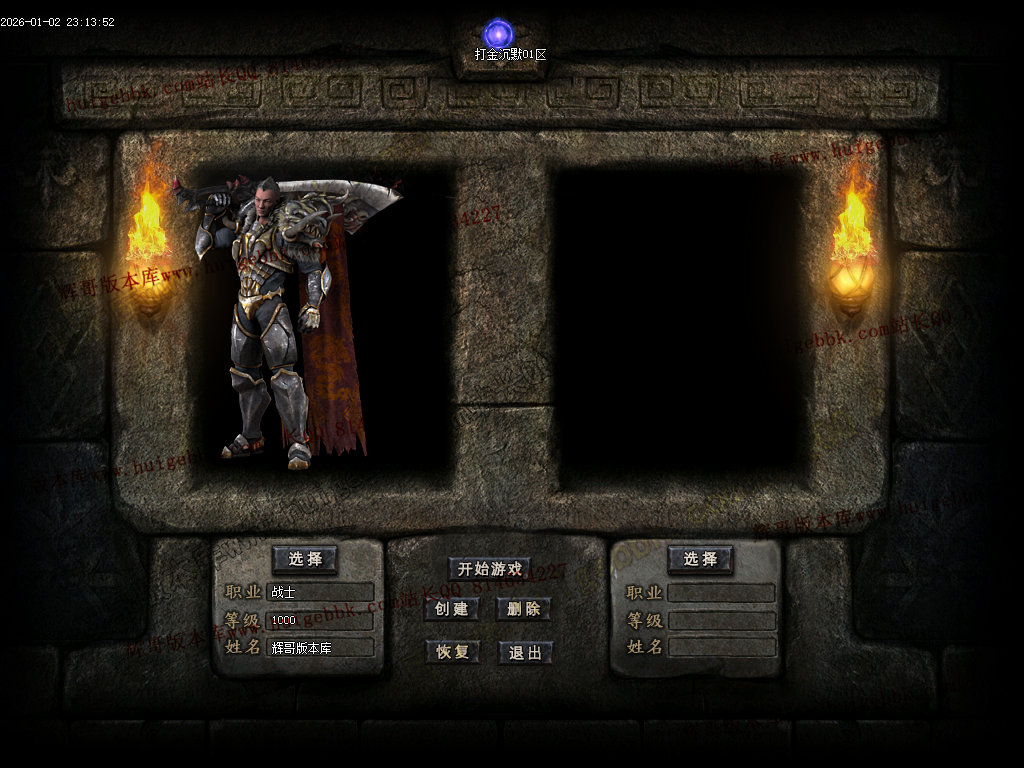Restore a character with 恢复

point(452,652)
